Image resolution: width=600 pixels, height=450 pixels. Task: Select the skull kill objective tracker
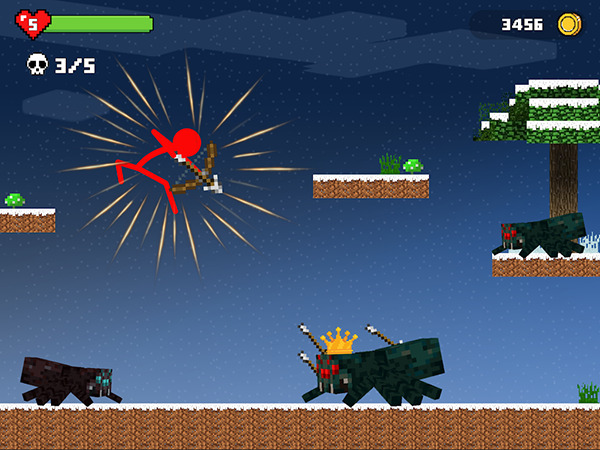pos(37,66)
